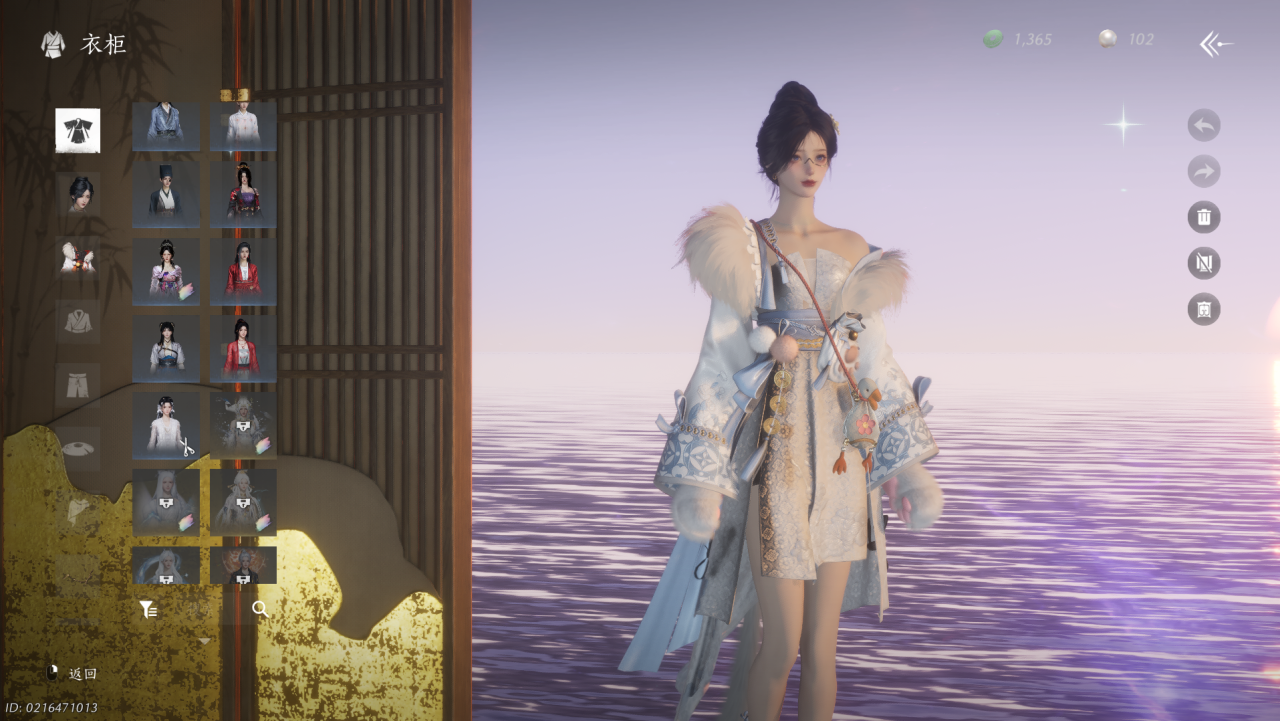Pick the white outfit with scissors icon
This screenshot has height=721, width=1280.
tap(166, 425)
